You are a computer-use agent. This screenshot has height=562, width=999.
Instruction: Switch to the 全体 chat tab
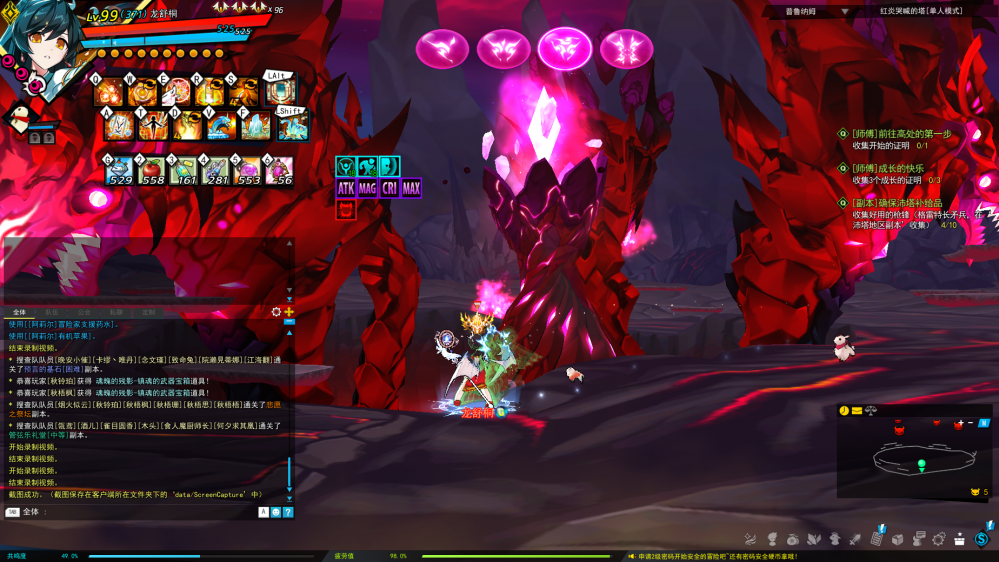(19, 312)
